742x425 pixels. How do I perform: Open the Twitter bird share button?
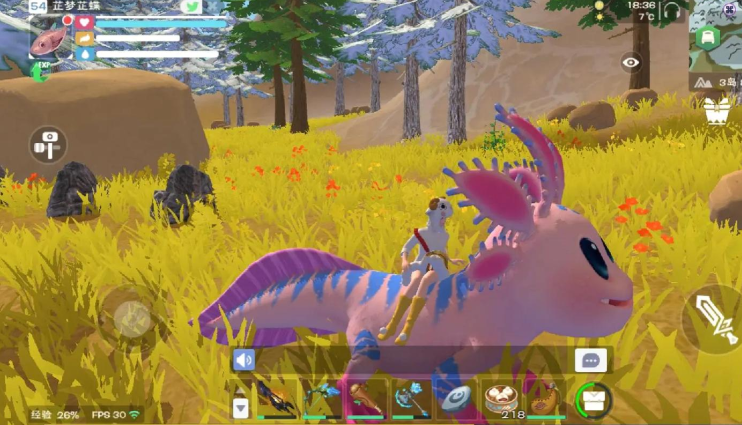coord(192,7)
